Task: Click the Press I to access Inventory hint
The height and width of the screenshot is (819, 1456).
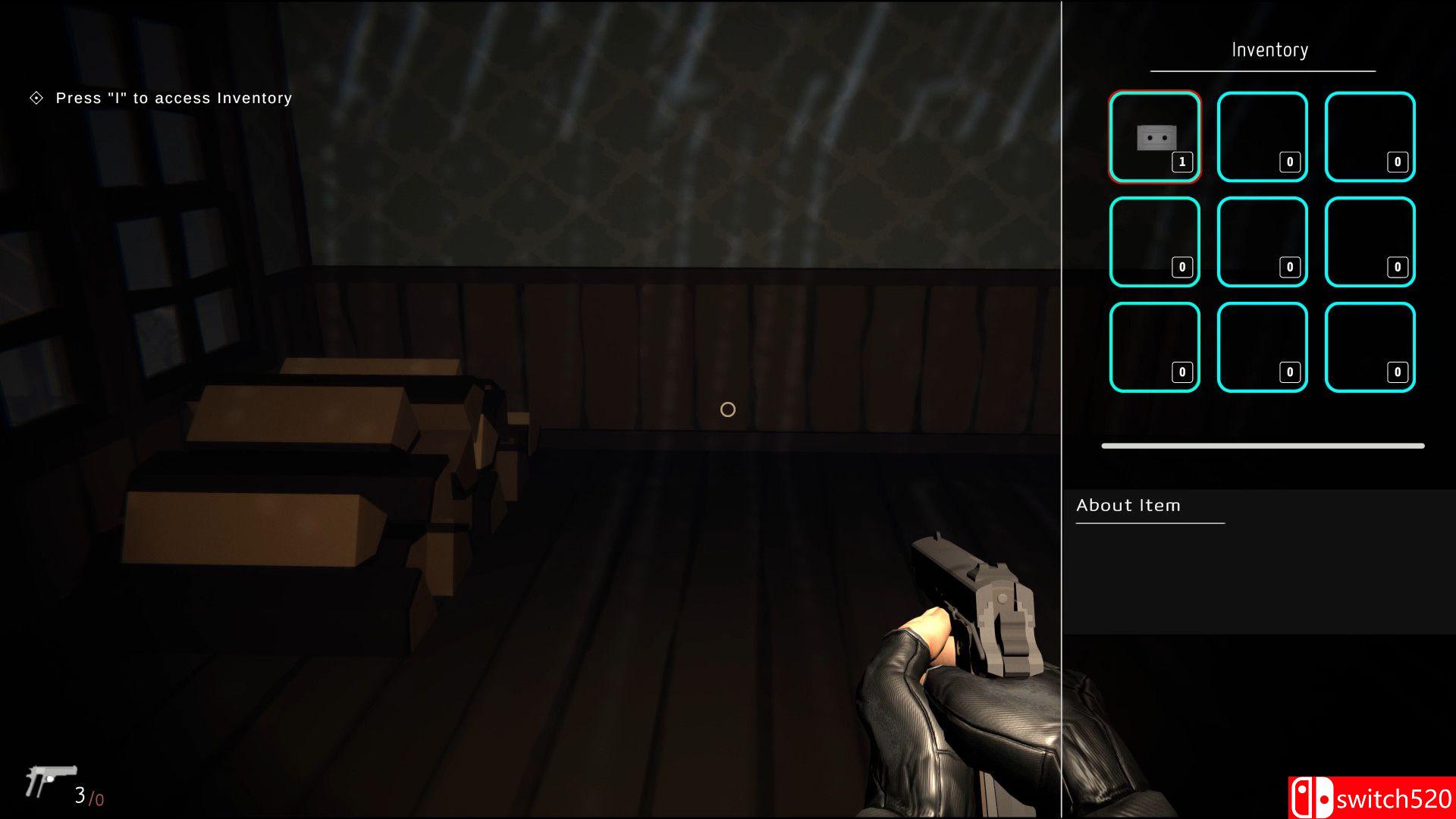Action: (173, 98)
